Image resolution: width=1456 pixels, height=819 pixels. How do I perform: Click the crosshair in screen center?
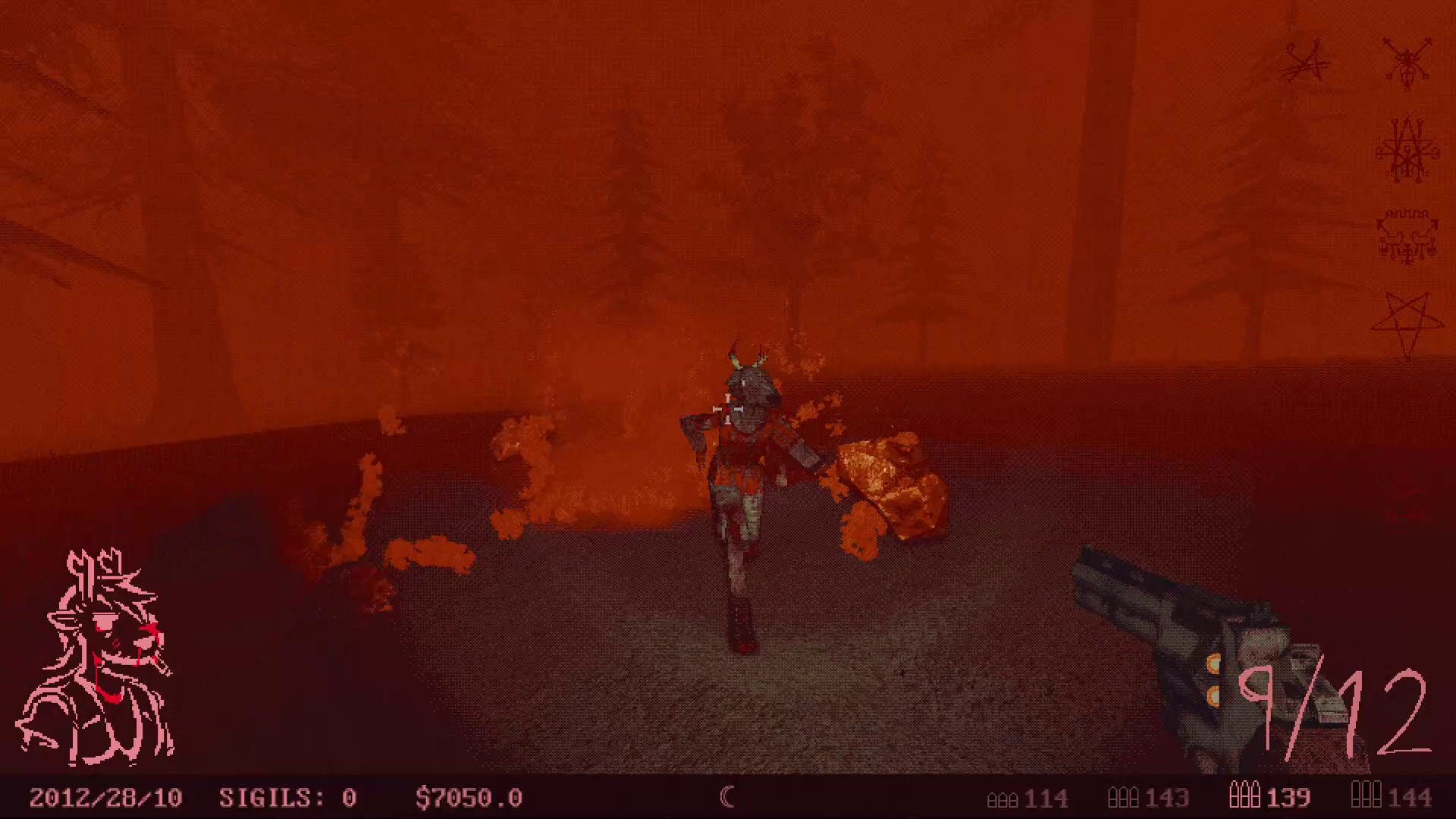pos(726,409)
